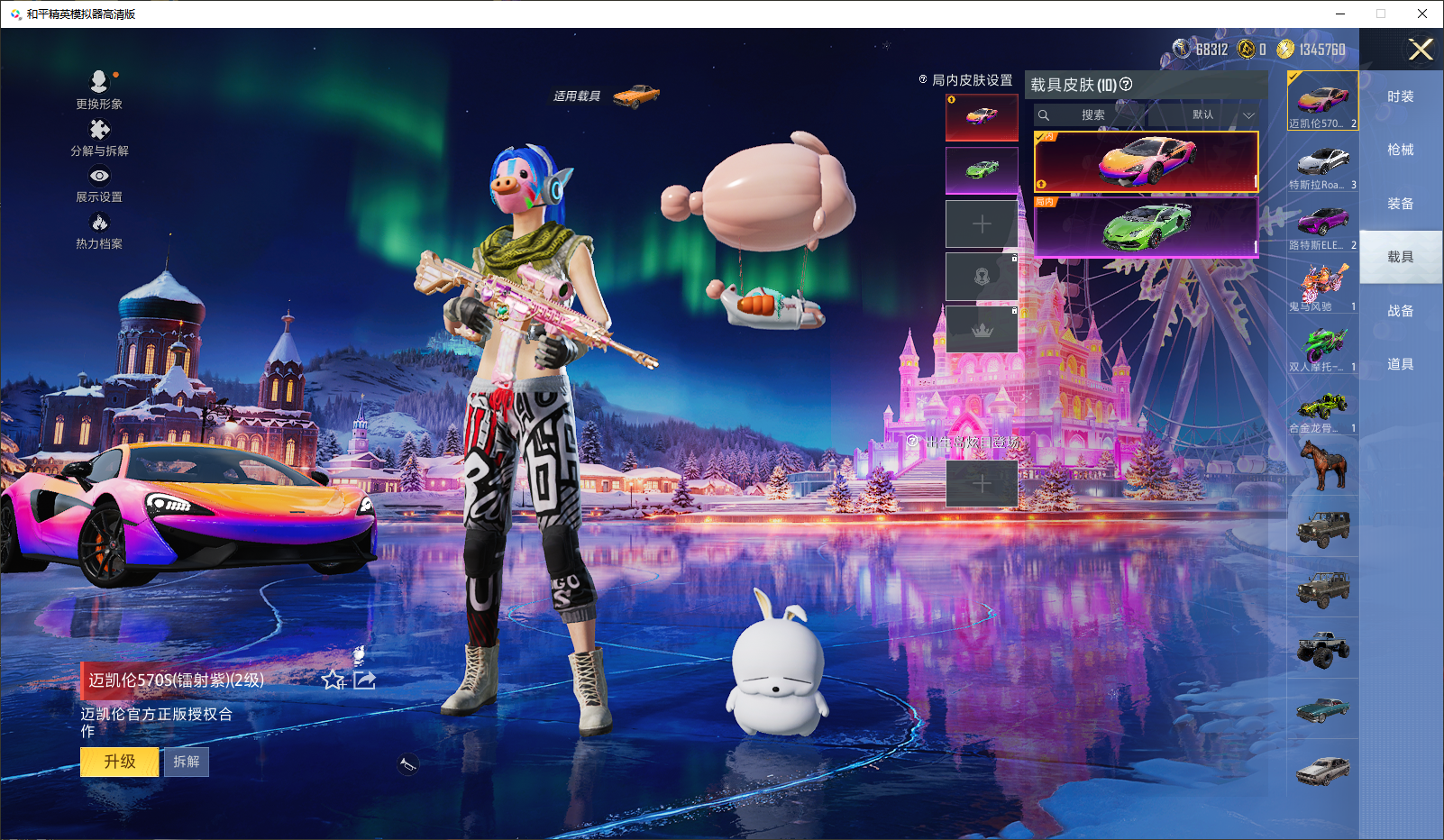Open 展示设置 eye icon
Viewport: 1444px width, 840px height.
[x=99, y=177]
